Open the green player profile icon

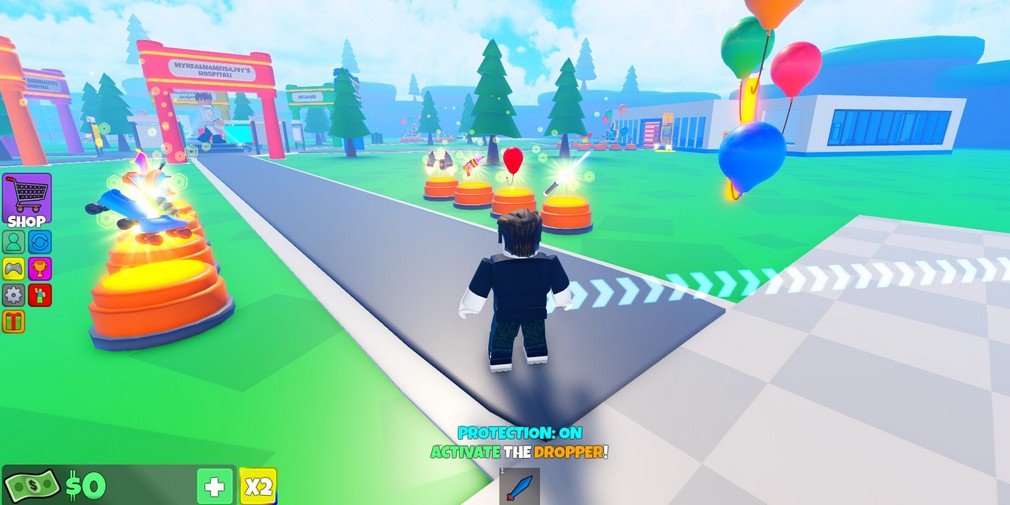click(x=13, y=242)
